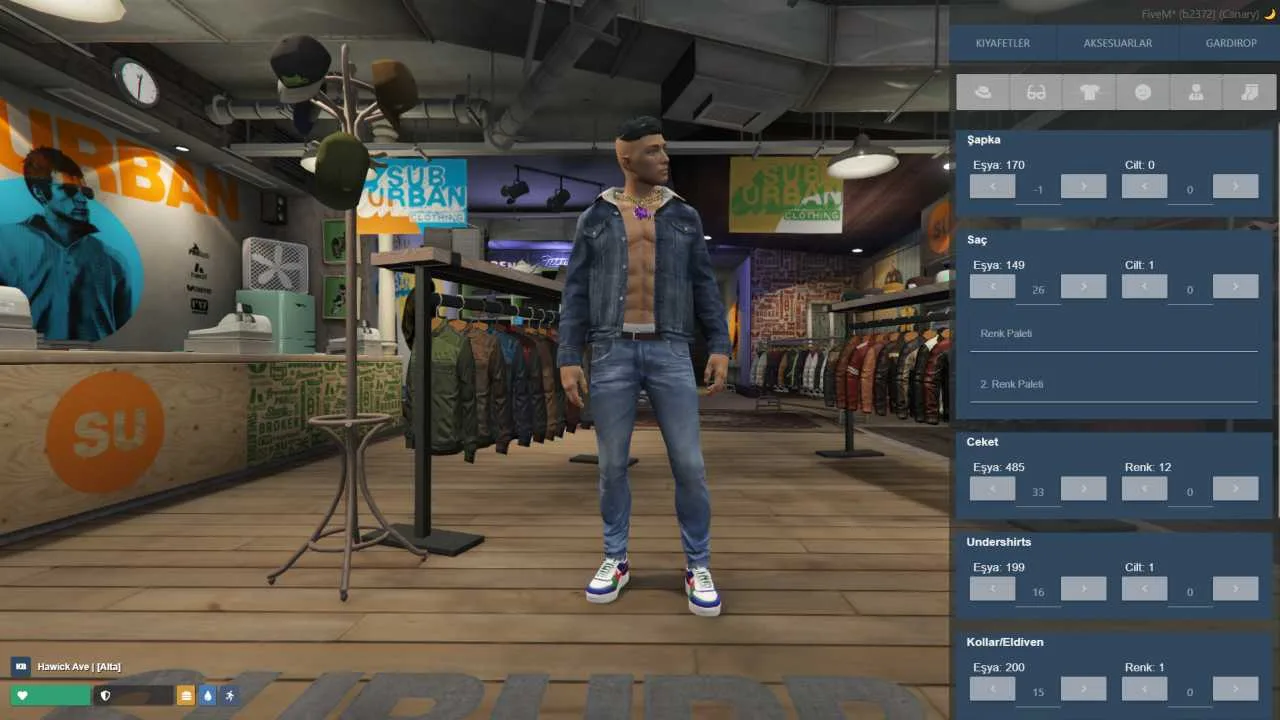Increase the Ceket Renk color value
Viewport: 1280px width, 720px height.
point(1235,489)
